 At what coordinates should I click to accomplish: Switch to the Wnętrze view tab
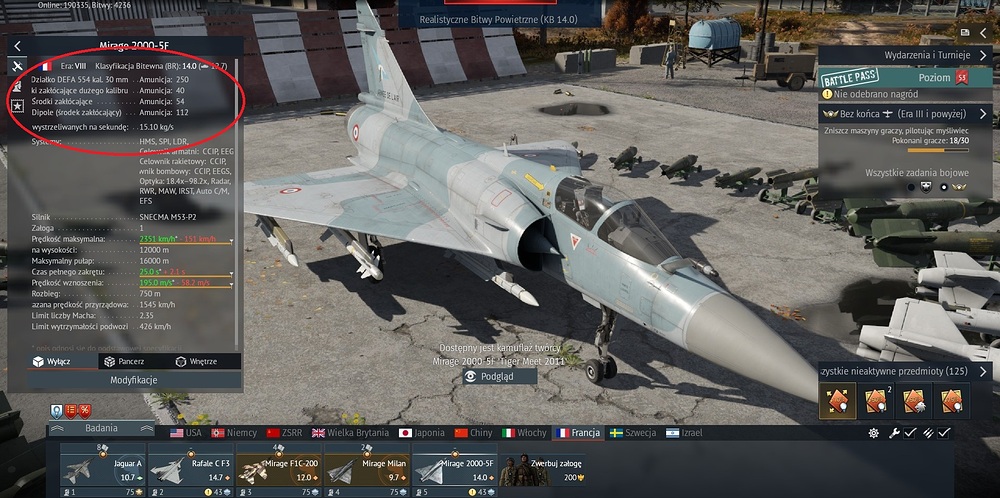[195, 361]
